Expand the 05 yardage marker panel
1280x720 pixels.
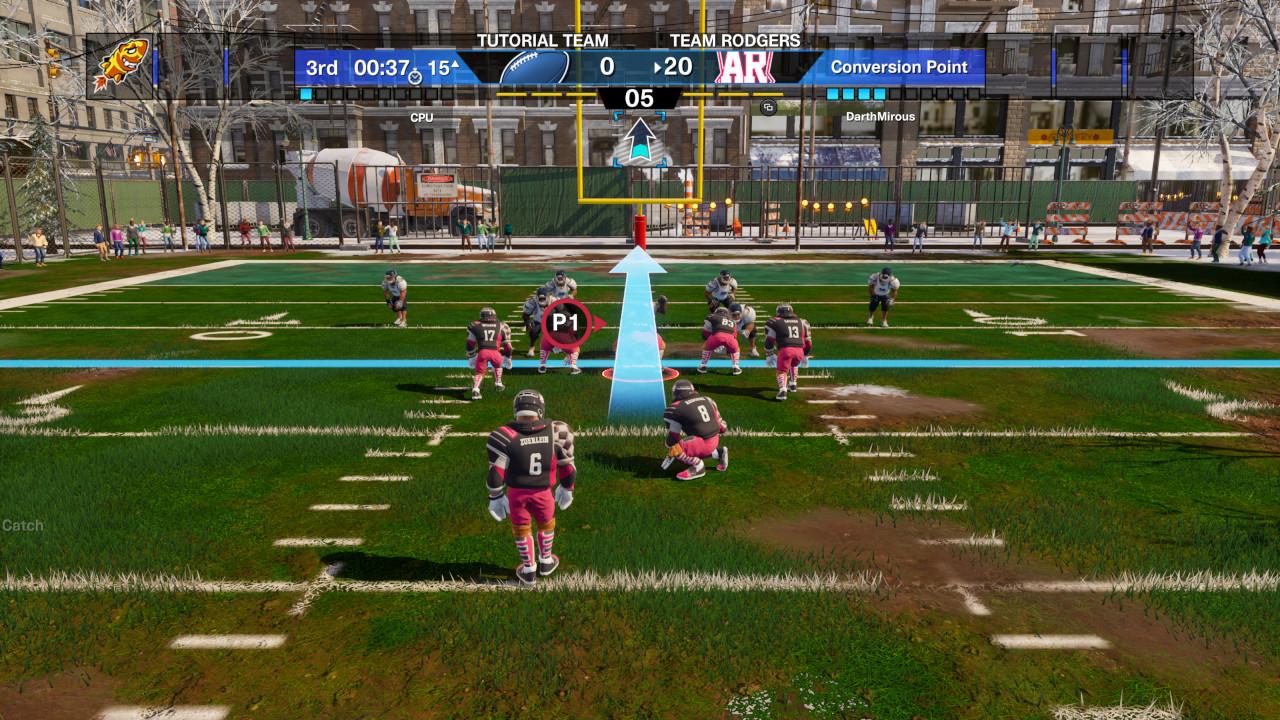click(x=639, y=99)
